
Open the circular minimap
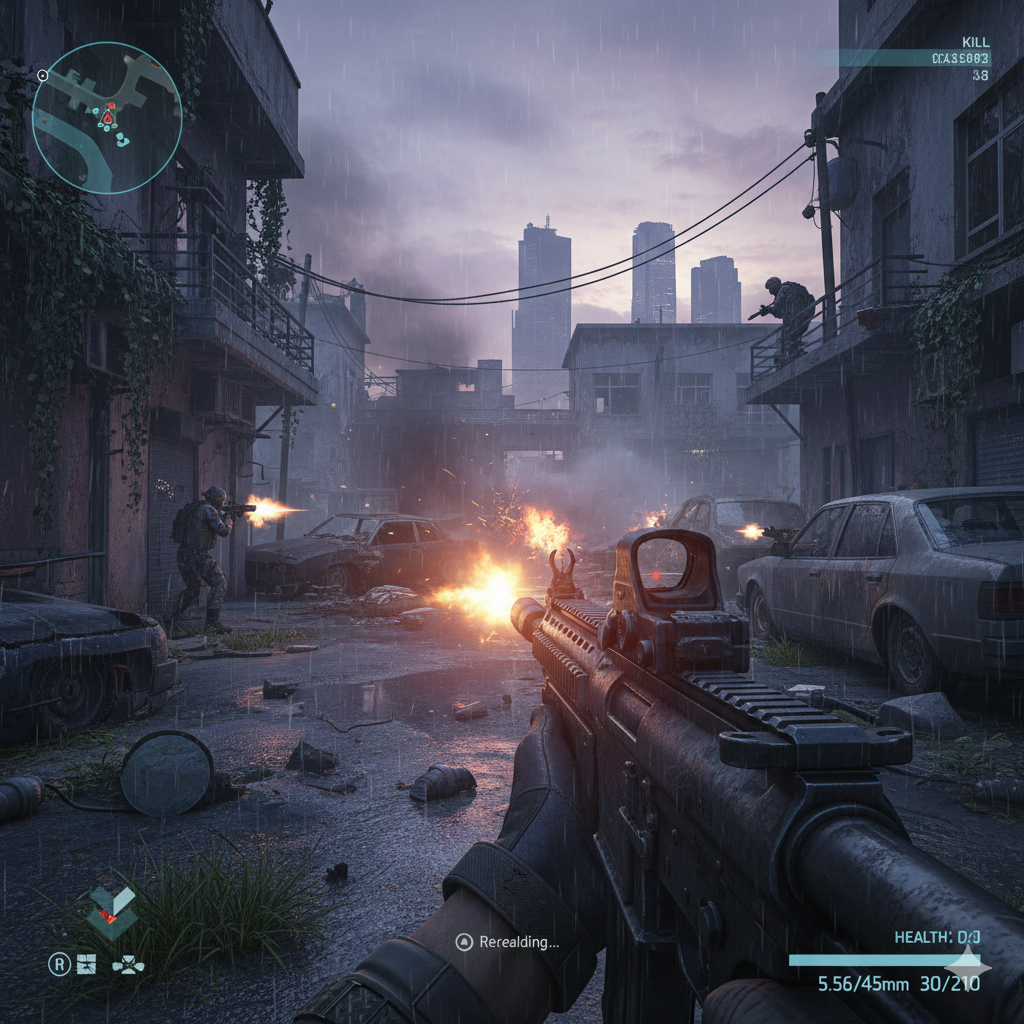click(107, 117)
